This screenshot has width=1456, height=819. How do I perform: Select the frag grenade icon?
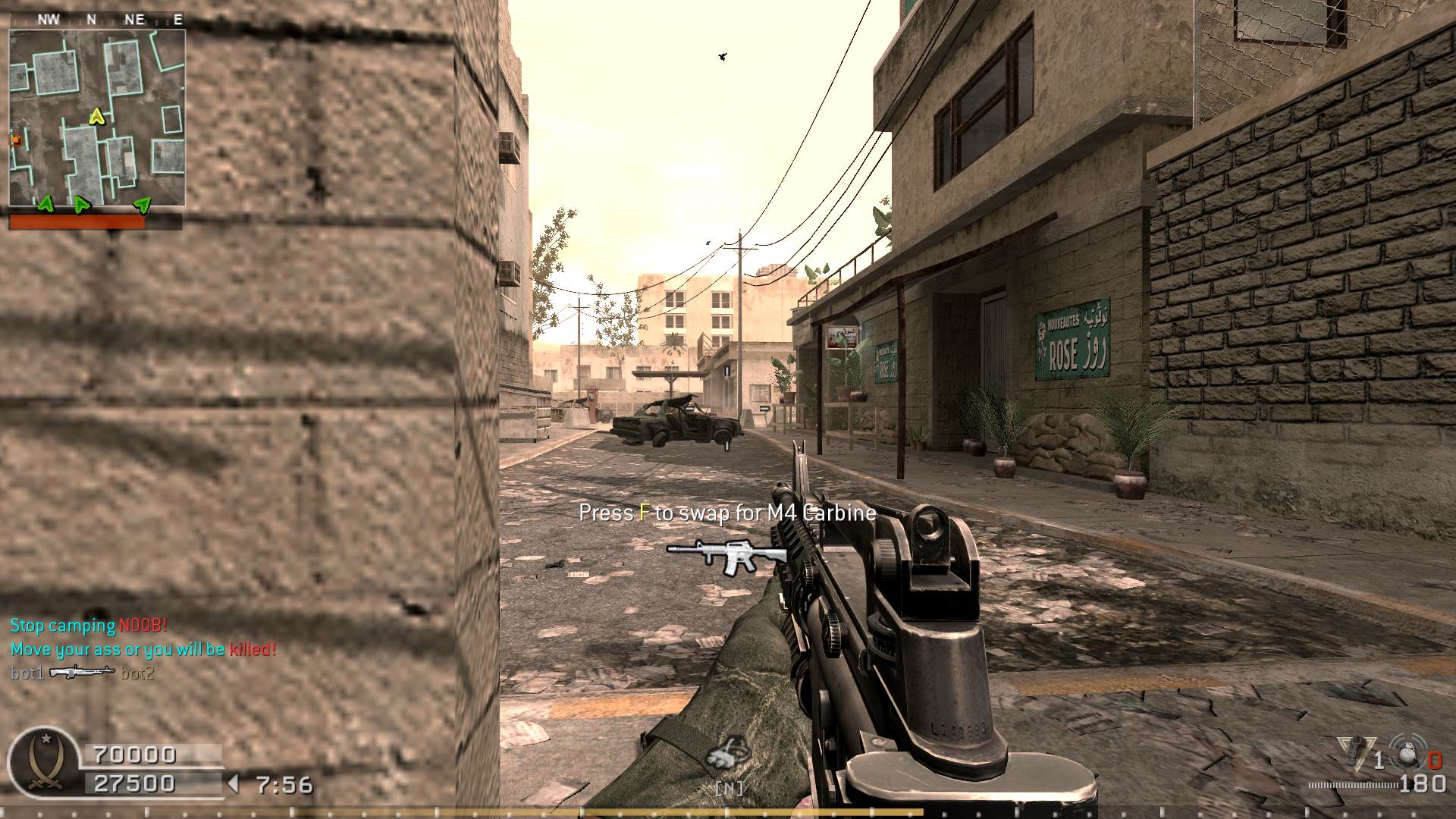coord(1408,752)
